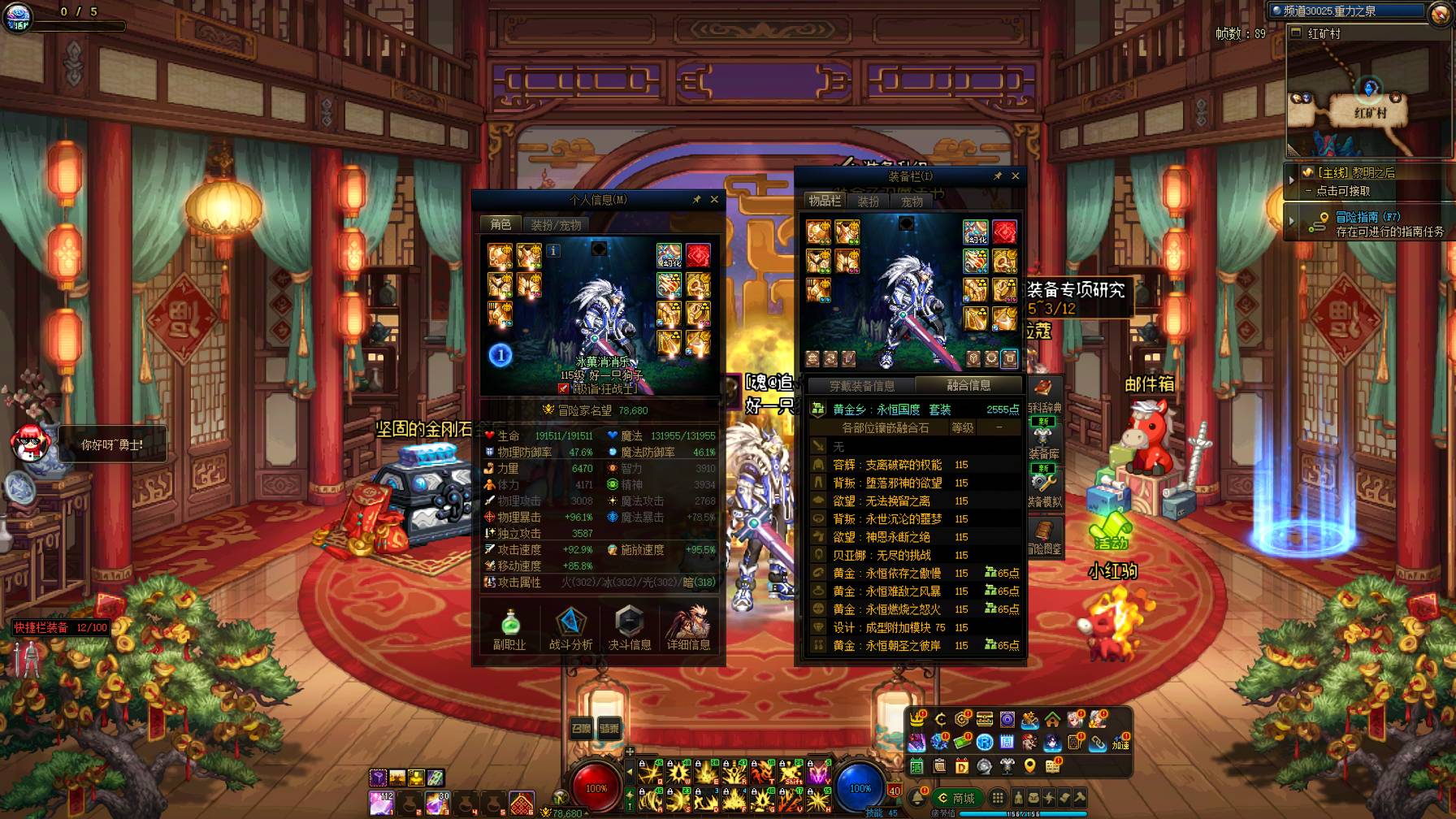The height and width of the screenshot is (819, 1456).
Task: Open the 物品栏 tab in equipment window
Action: point(825,201)
